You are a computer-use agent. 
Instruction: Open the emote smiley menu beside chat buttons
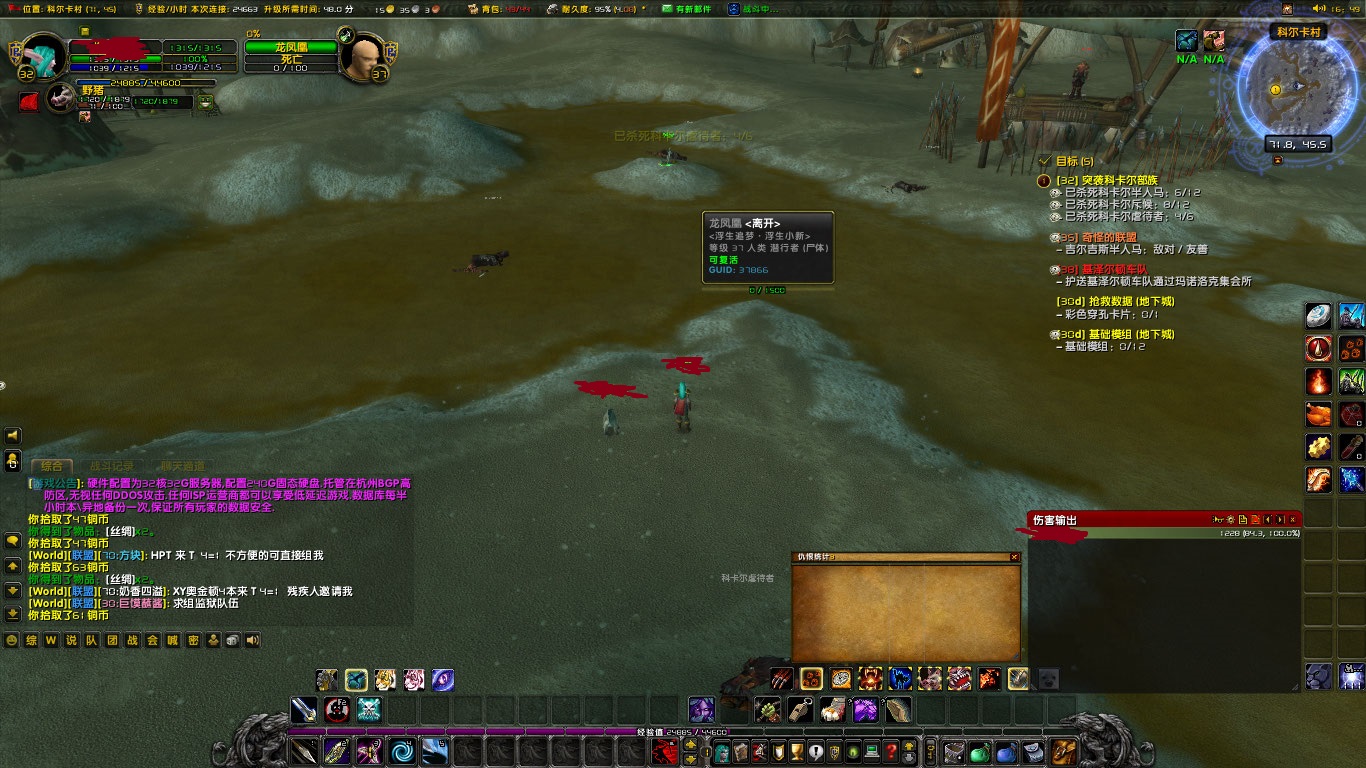click(11, 641)
